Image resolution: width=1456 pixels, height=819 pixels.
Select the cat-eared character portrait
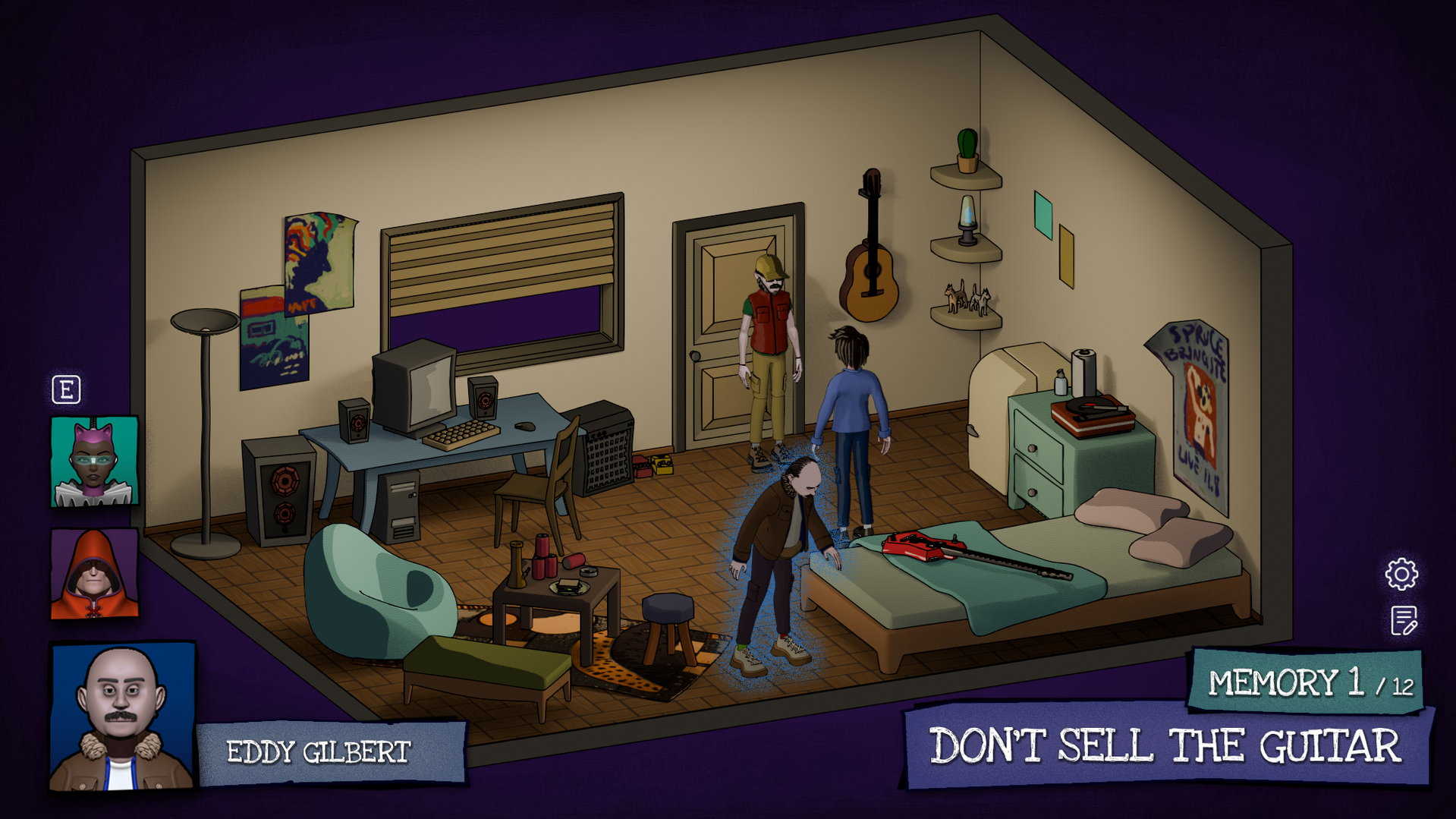(x=94, y=461)
